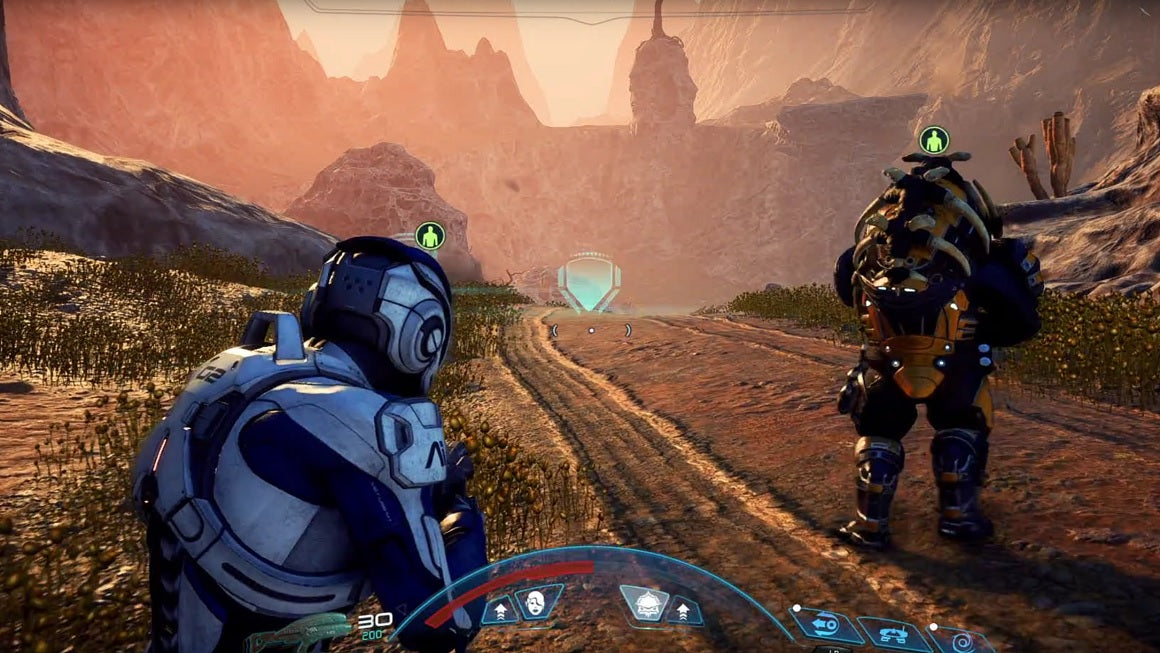Click the glowing shield-shaped objective waypoint marker
Image resolution: width=1160 pixels, height=653 pixels.
[589, 282]
